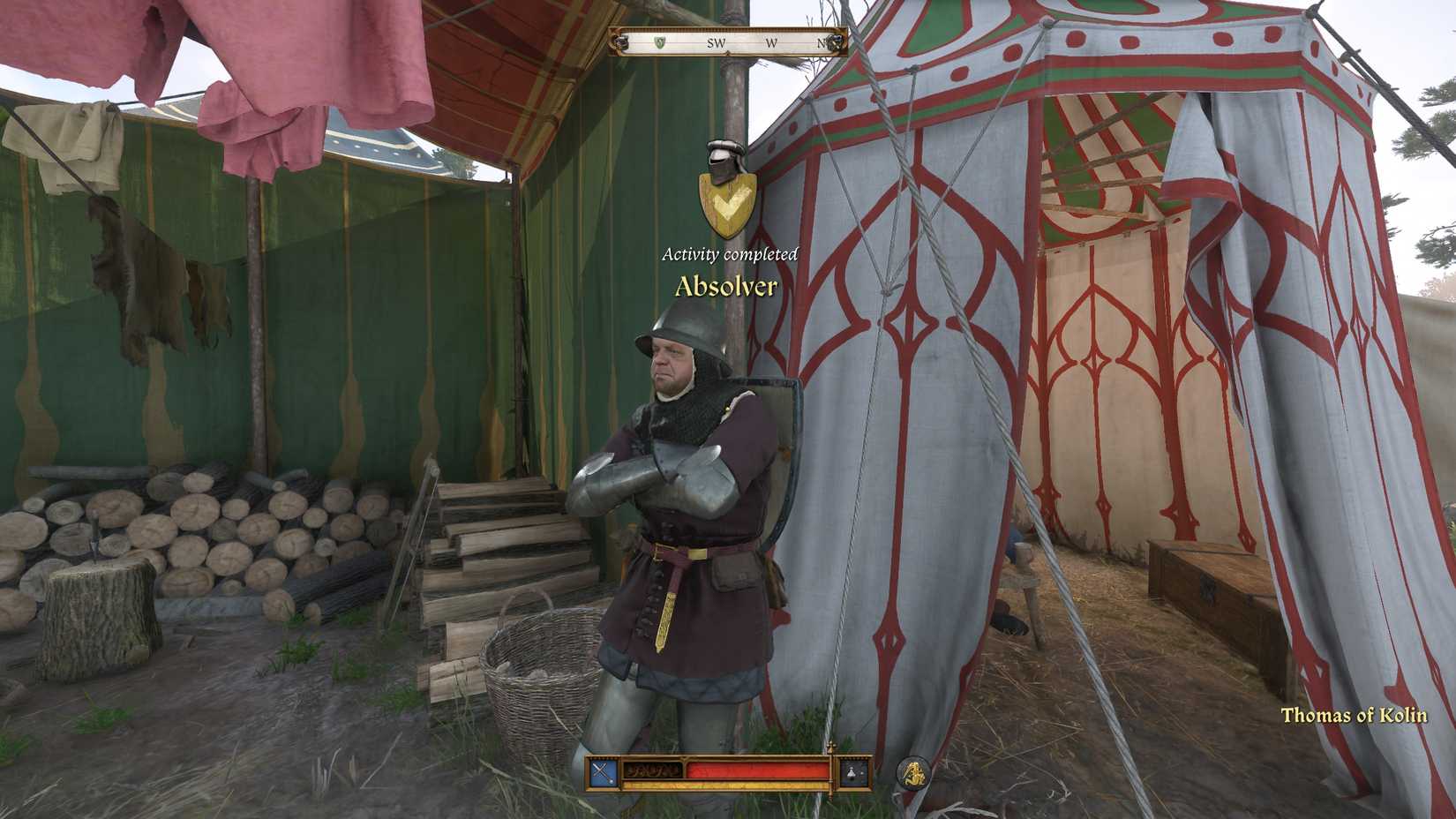
Task: Click the golden buff status icon
Action: coord(913,772)
